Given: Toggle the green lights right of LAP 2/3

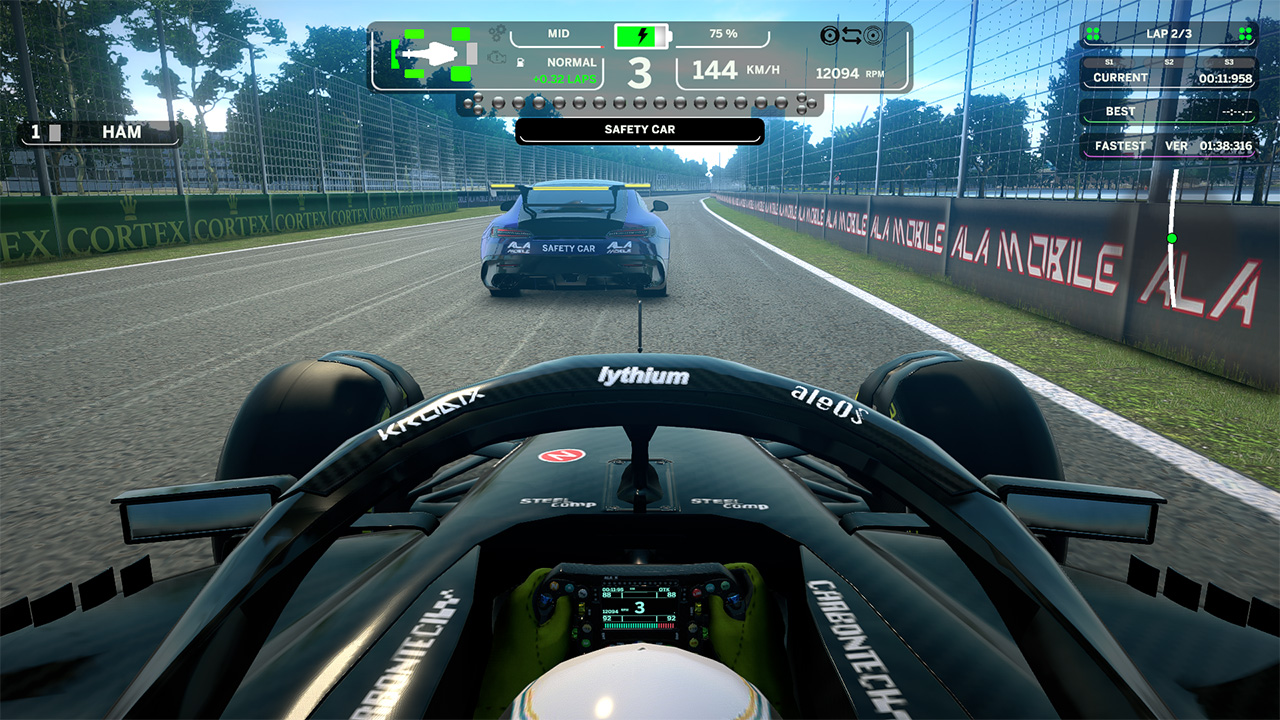Looking at the screenshot, I should (1247, 33).
